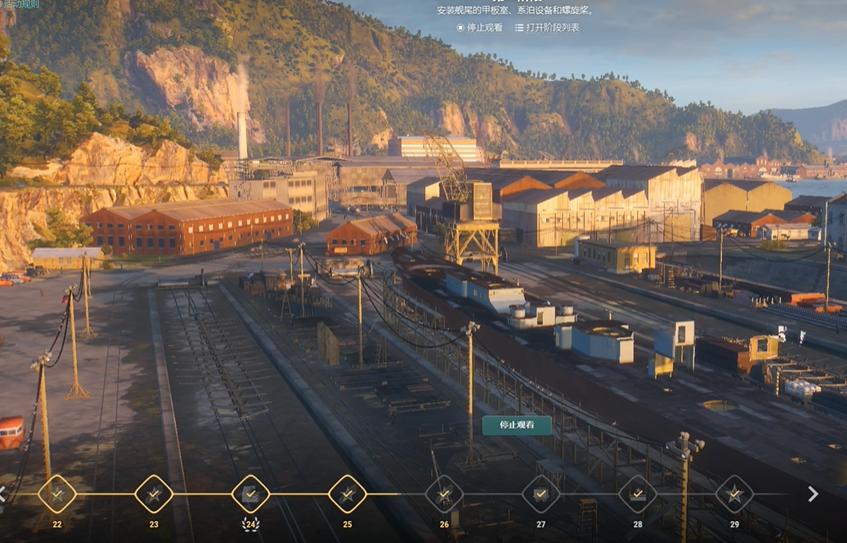Choose stage 25 diamond marker
Screen dimensions: 847x543
pos(347,494)
